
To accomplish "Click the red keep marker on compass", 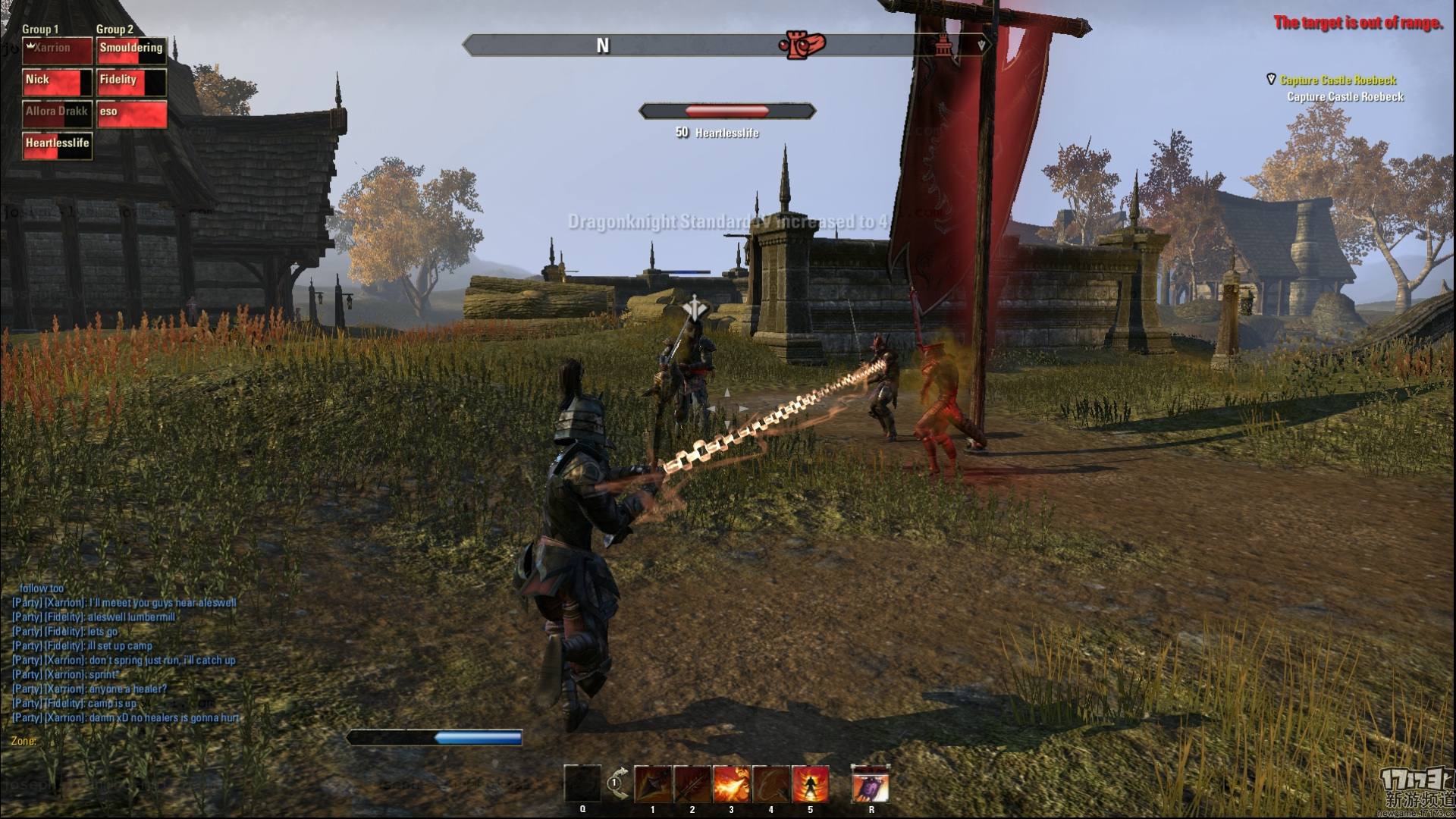I will 801,45.
